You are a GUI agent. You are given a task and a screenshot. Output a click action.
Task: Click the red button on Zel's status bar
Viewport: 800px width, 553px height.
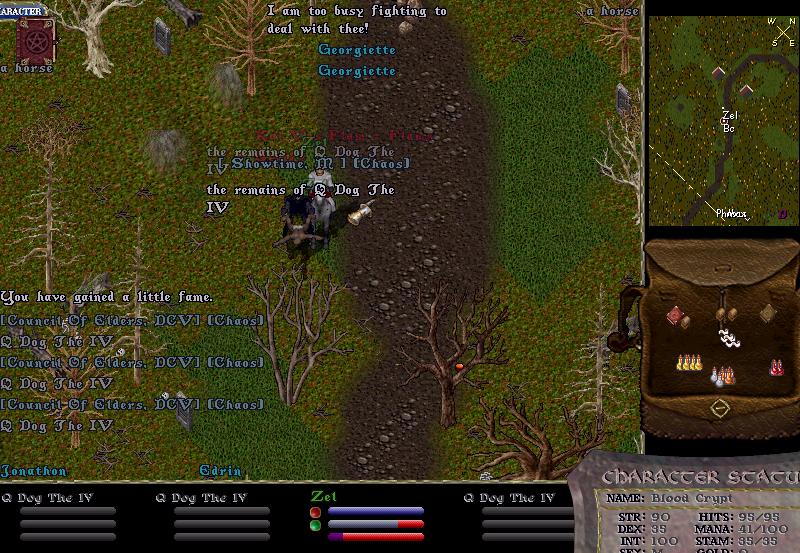(315, 512)
